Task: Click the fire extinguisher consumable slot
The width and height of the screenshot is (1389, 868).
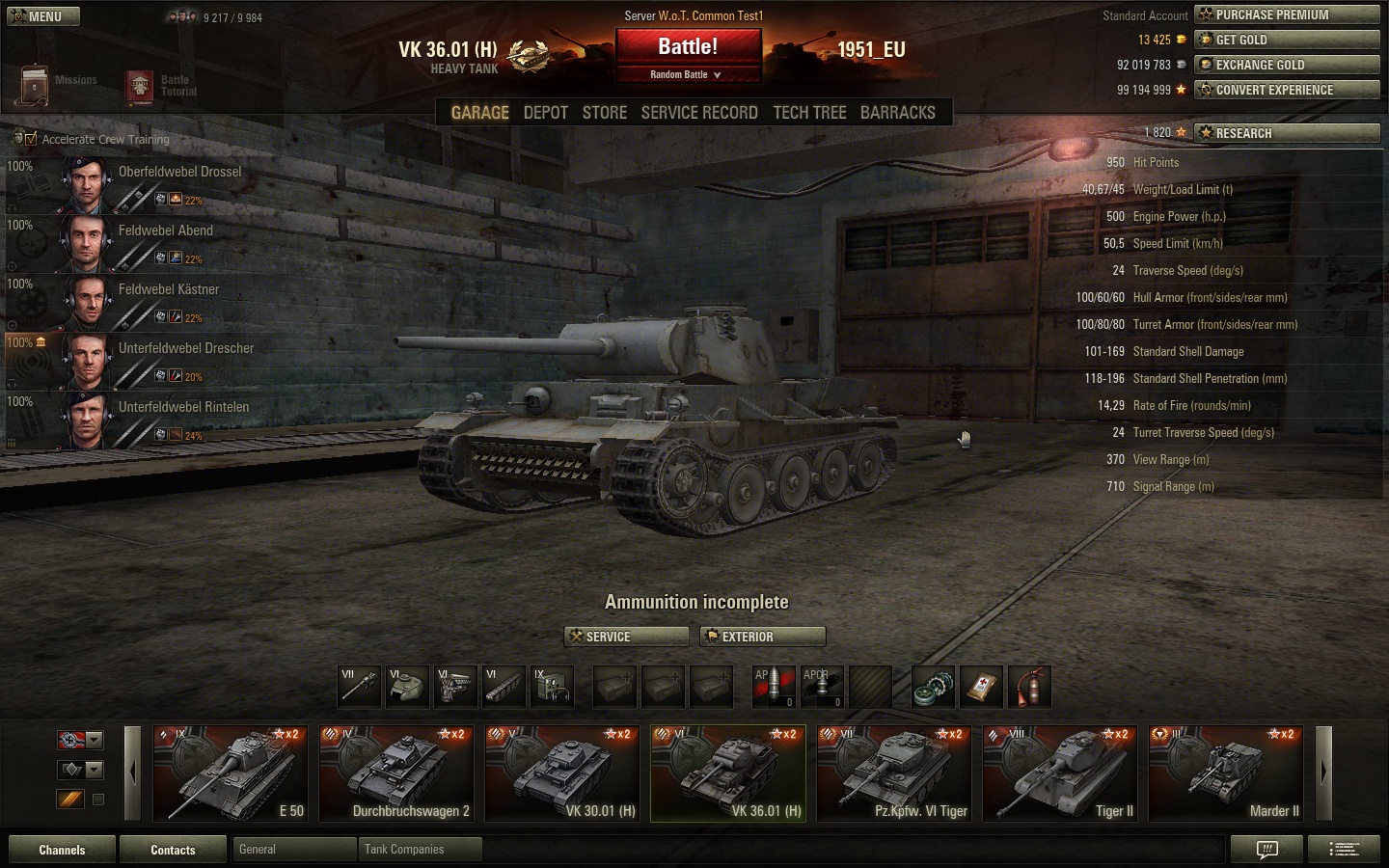Action: 1030,688
